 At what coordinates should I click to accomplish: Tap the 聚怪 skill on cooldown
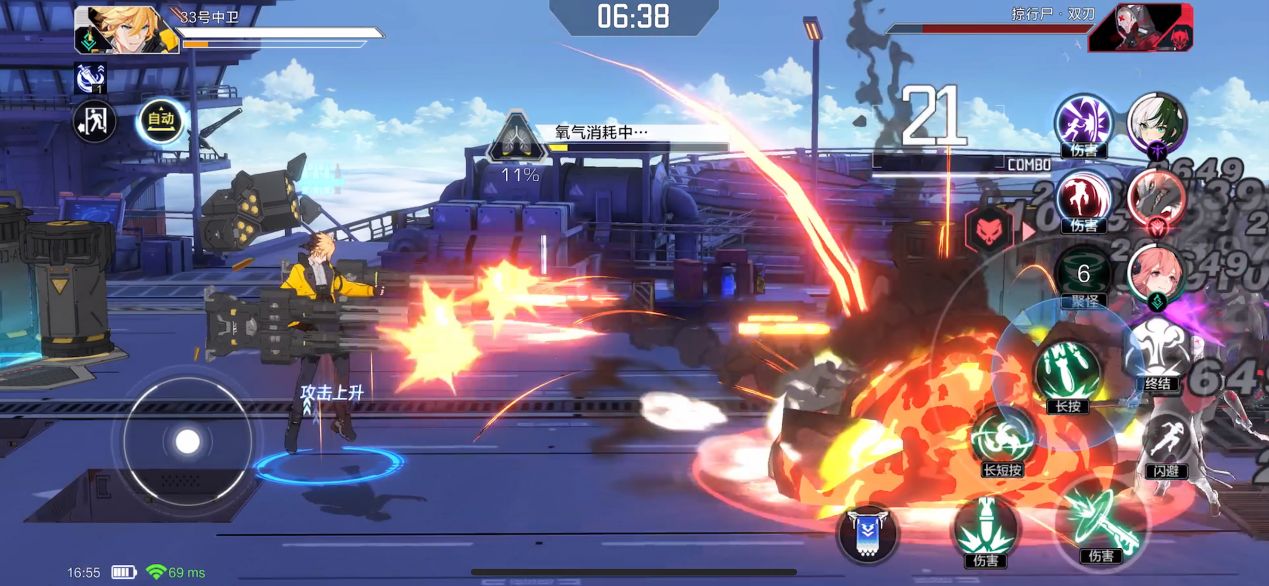(x=1084, y=274)
